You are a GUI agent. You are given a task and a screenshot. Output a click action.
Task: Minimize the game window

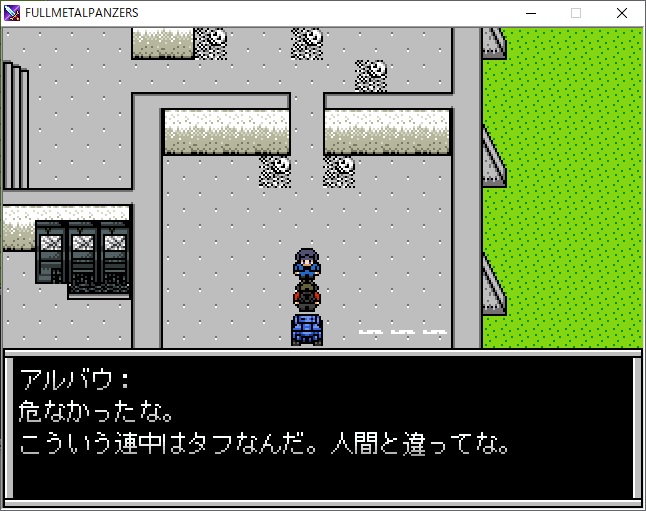[529, 13]
